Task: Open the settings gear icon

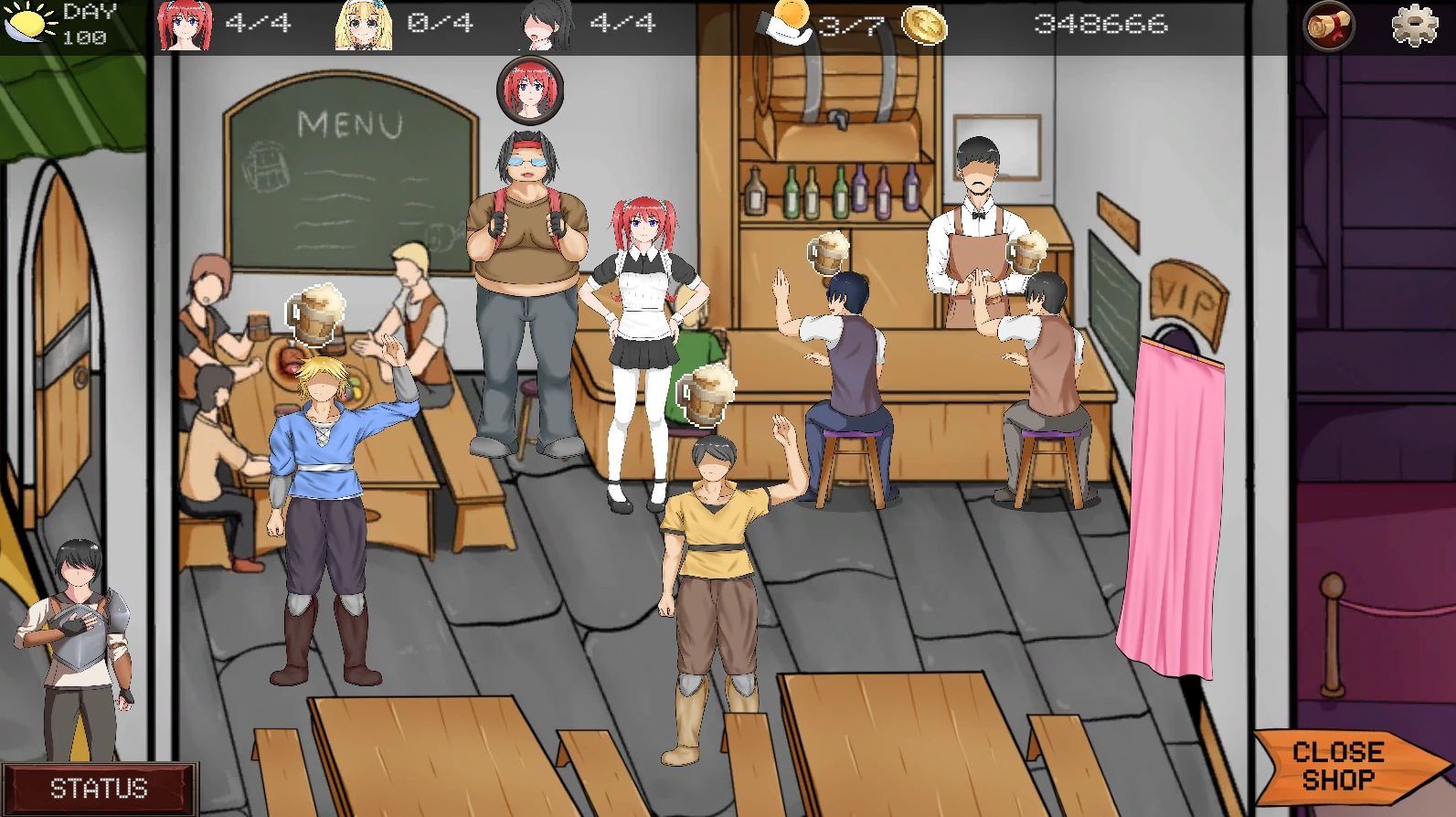Action: coord(1413,26)
